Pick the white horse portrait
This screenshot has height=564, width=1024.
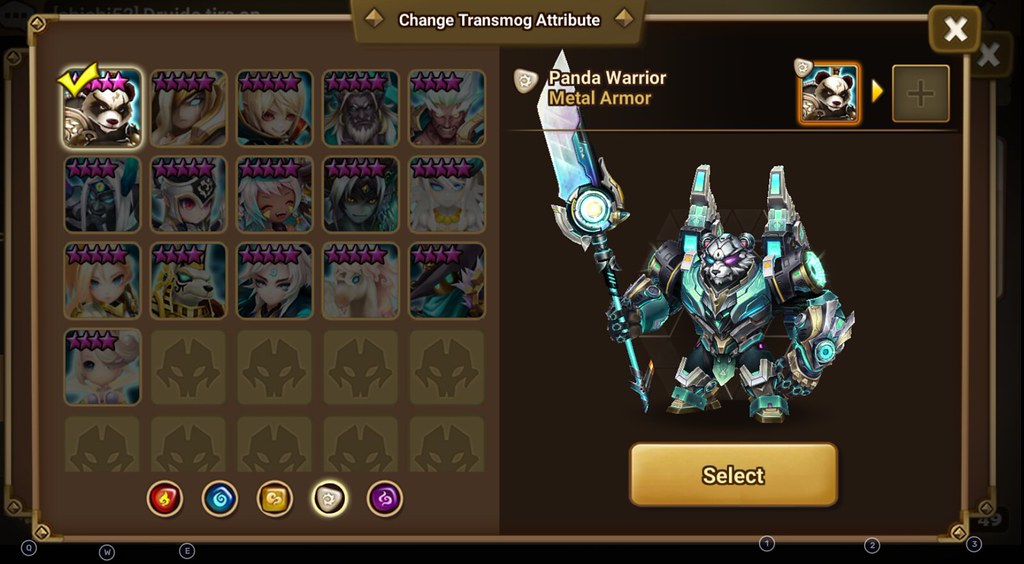[x=361, y=280]
